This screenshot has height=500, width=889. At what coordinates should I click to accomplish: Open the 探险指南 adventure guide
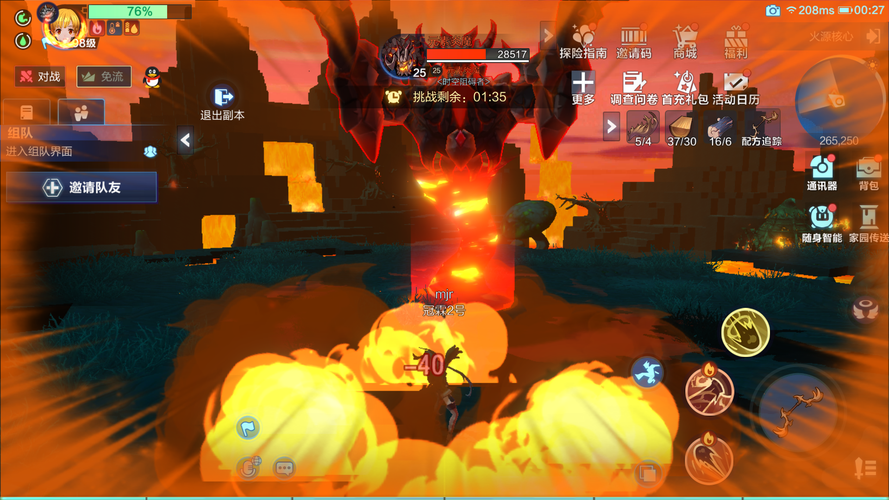[582, 41]
